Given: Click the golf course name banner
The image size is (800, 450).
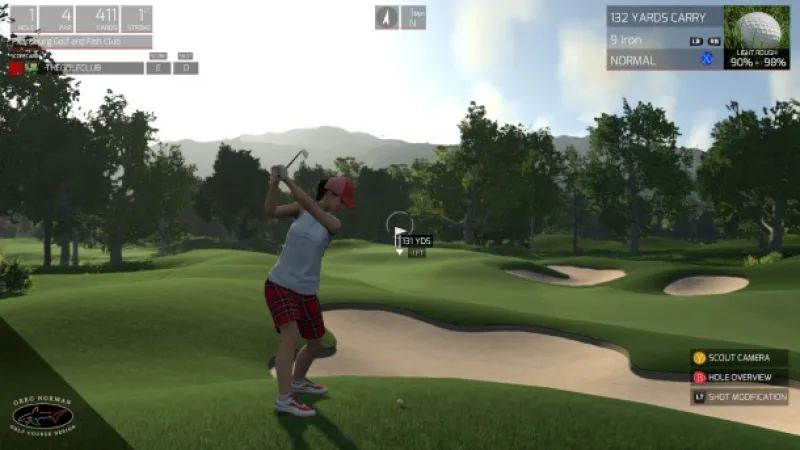Looking at the screenshot, I should coord(80,42).
